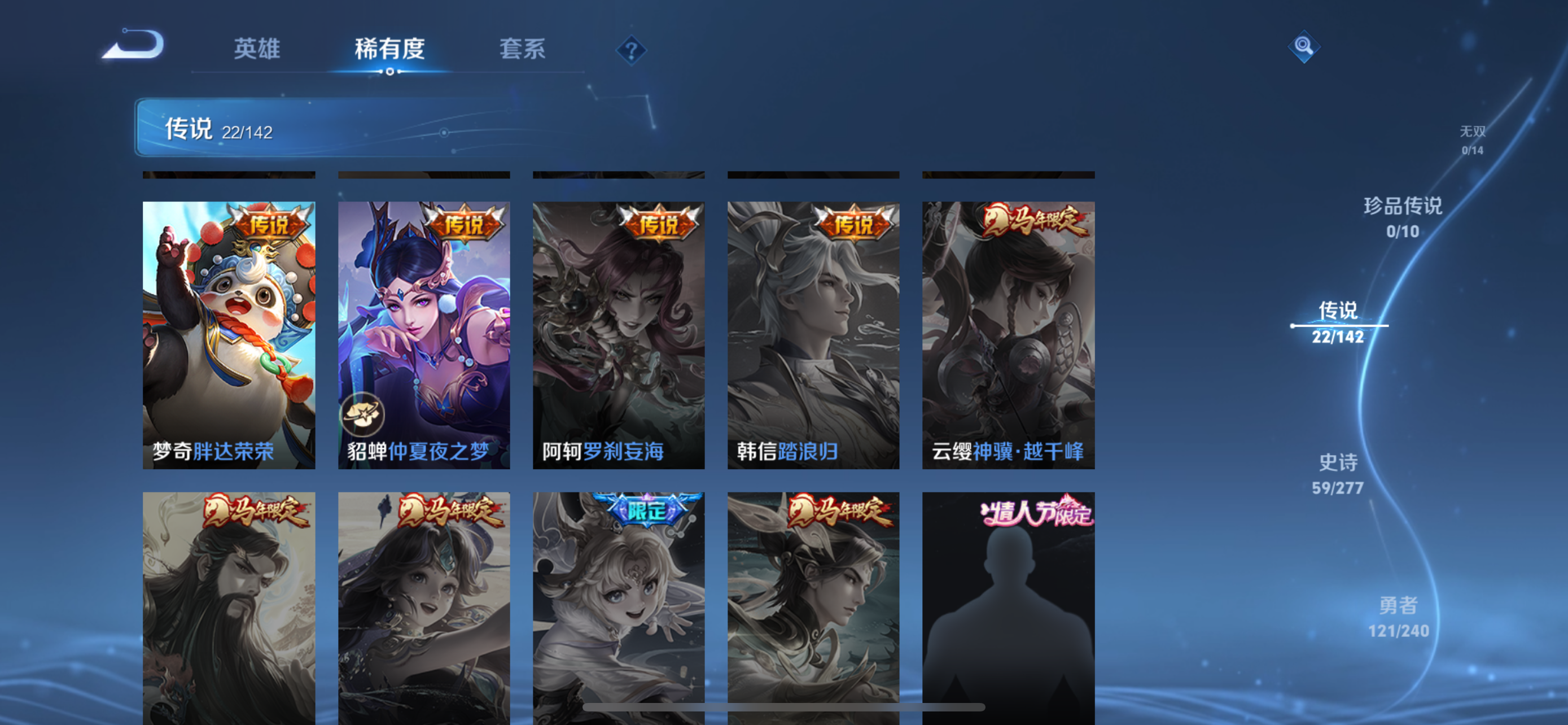Image resolution: width=1568 pixels, height=725 pixels.
Task: Click the help question mark icon
Action: [631, 50]
